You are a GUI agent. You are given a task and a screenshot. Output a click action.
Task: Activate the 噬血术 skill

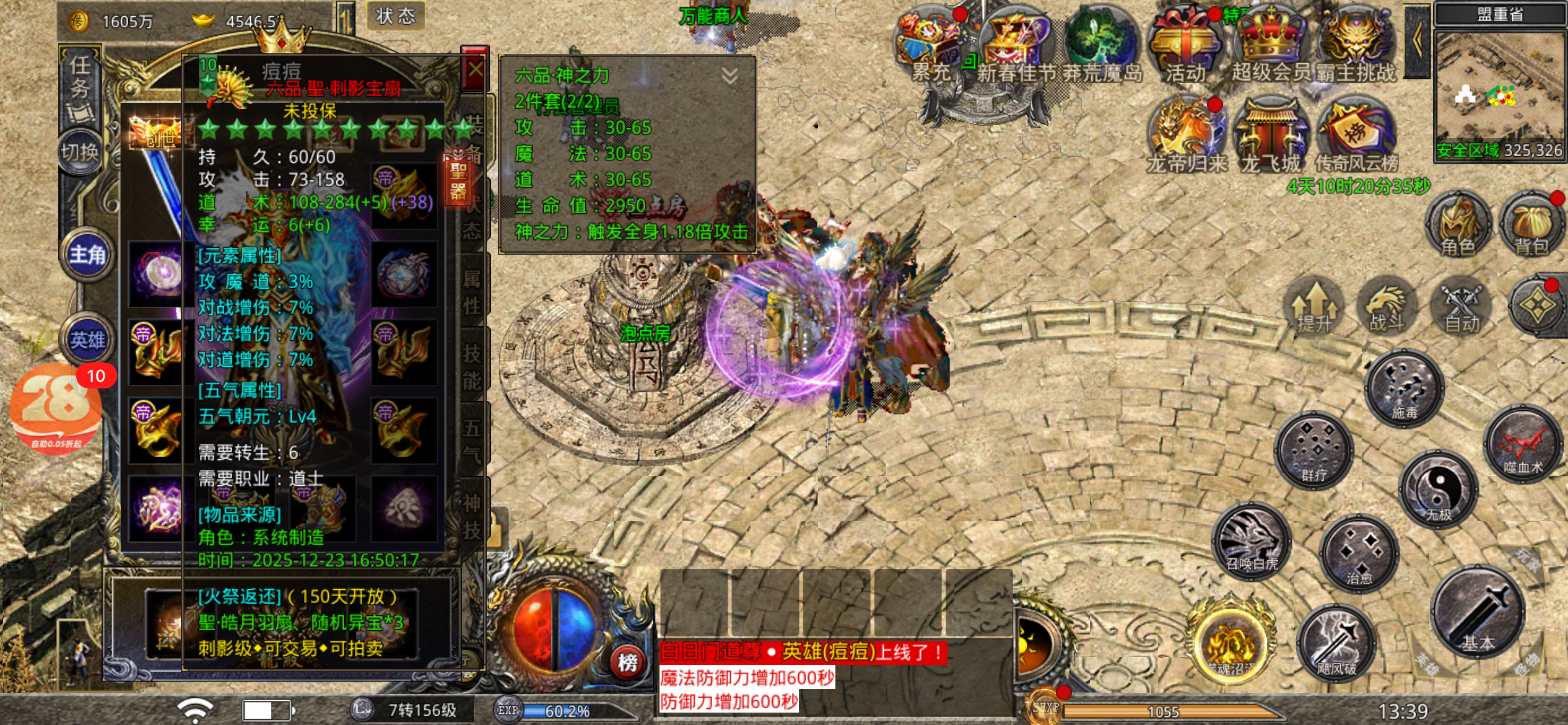click(1523, 444)
